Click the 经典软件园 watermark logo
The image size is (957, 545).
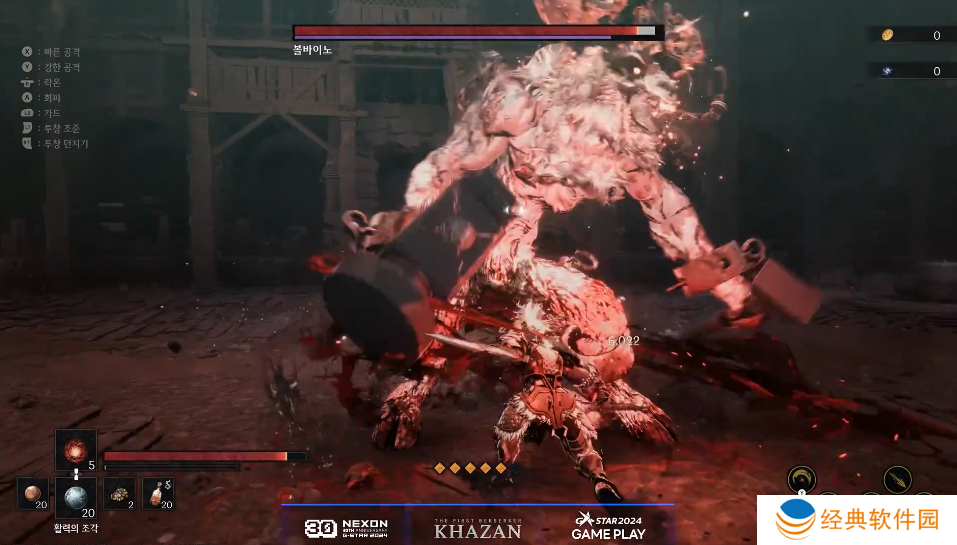pyautogui.click(x=857, y=520)
